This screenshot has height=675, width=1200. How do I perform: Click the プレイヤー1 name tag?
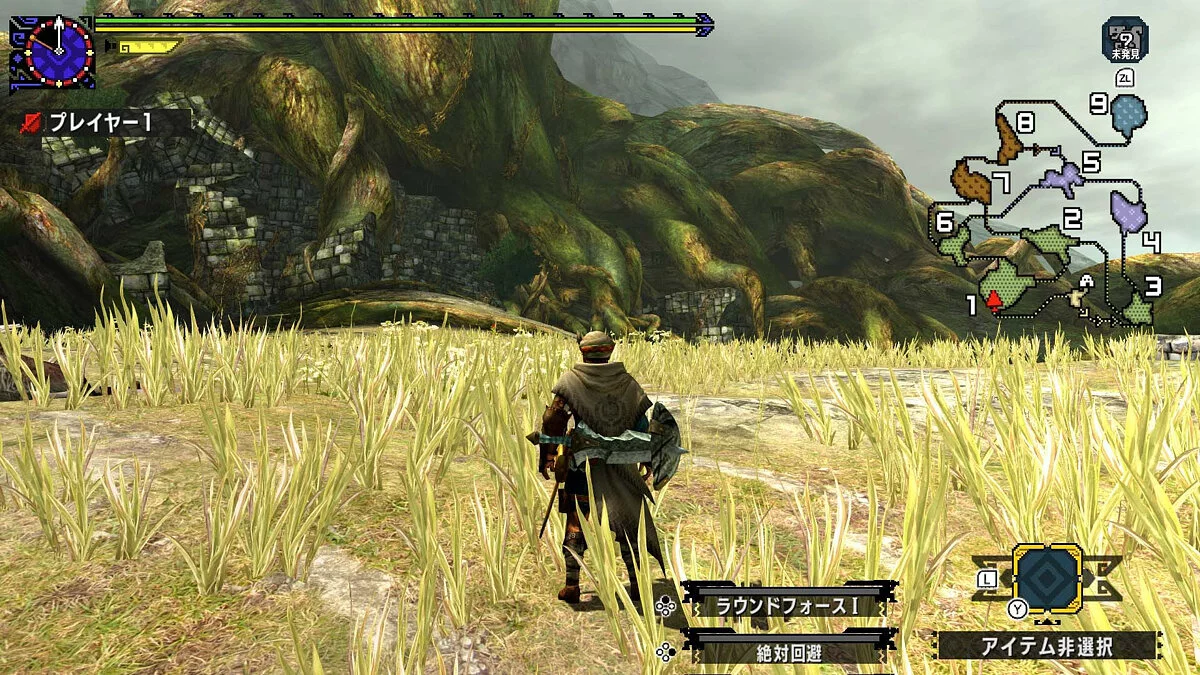click(x=100, y=123)
